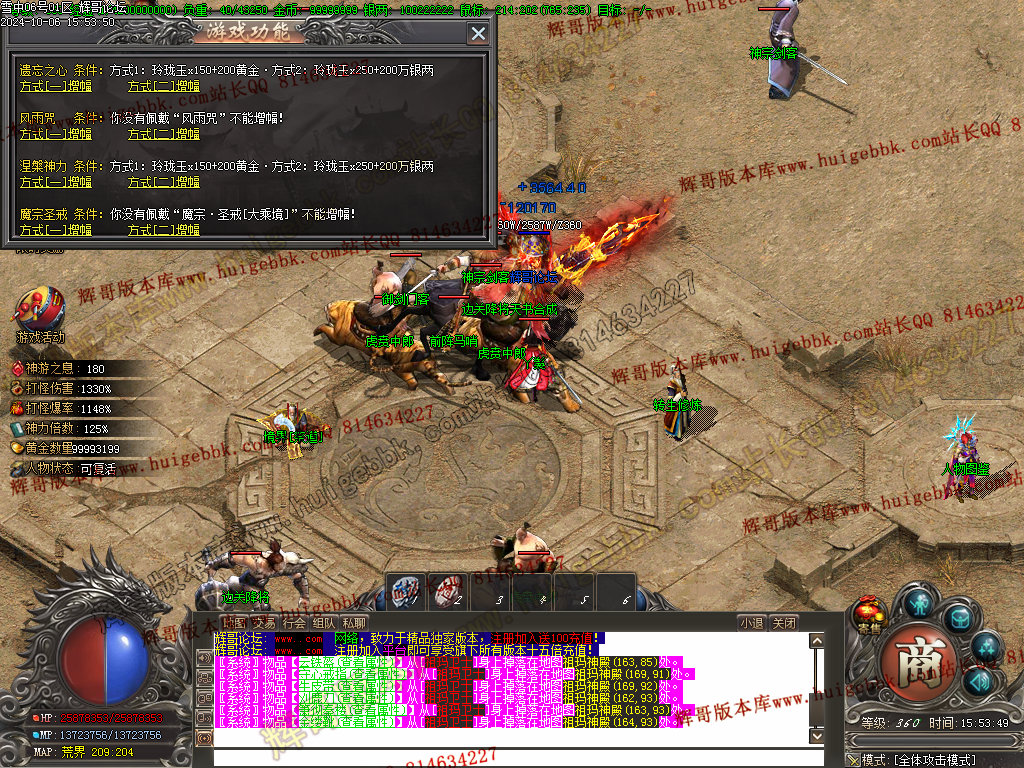Use the item in hotbar slot 1
This screenshot has width=1024, height=768.
(x=406, y=590)
